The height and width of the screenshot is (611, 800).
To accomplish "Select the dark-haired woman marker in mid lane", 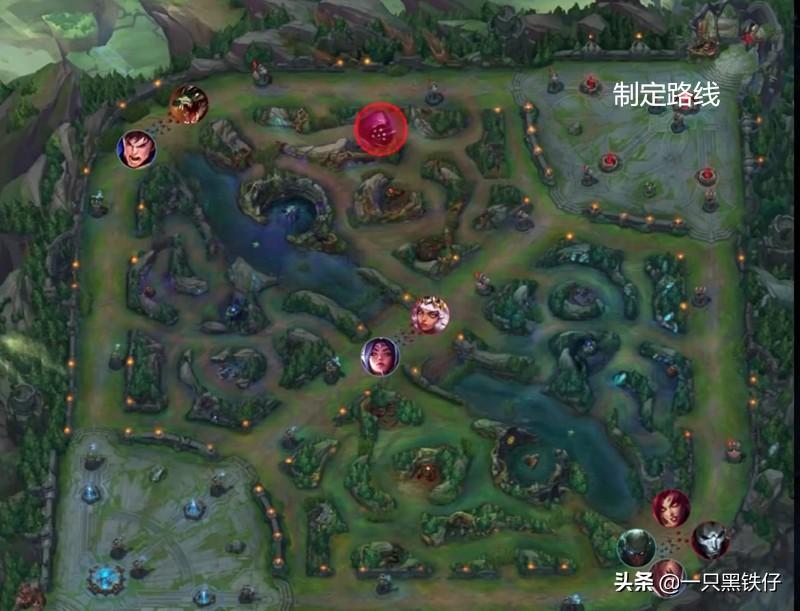I will pos(380,356).
